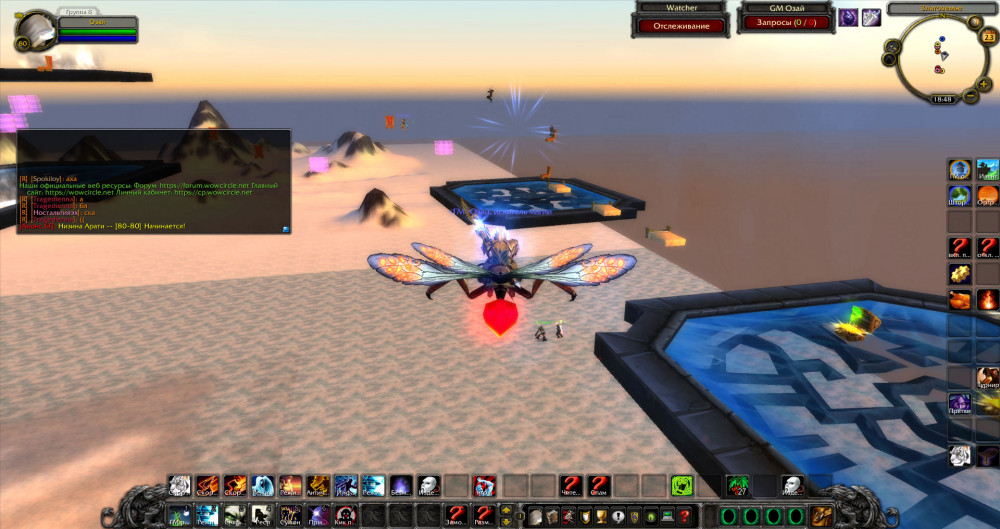Open the Запросы GM requests button

pyautogui.click(x=785, y=22)
